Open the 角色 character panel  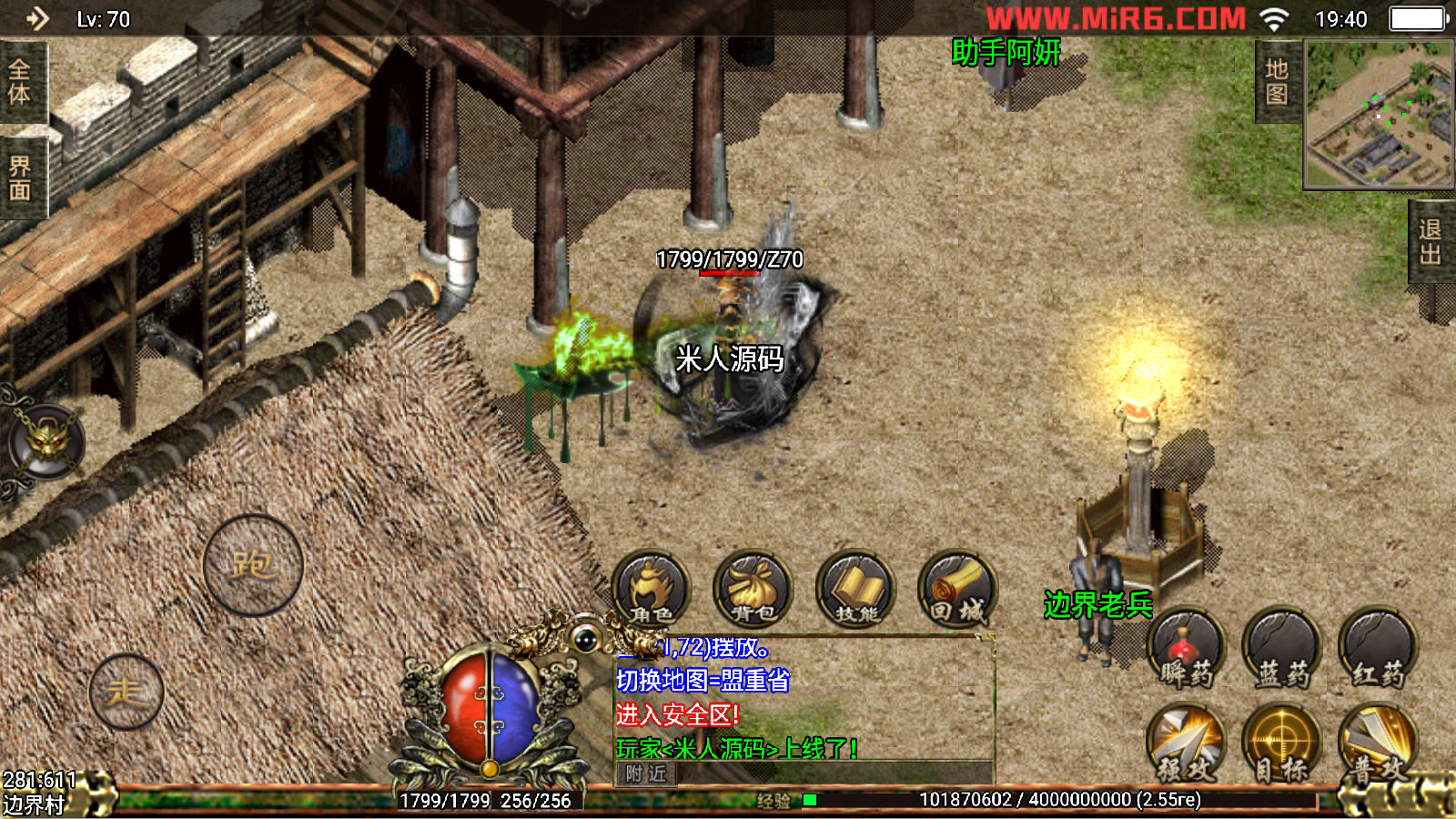coord(651,589)
